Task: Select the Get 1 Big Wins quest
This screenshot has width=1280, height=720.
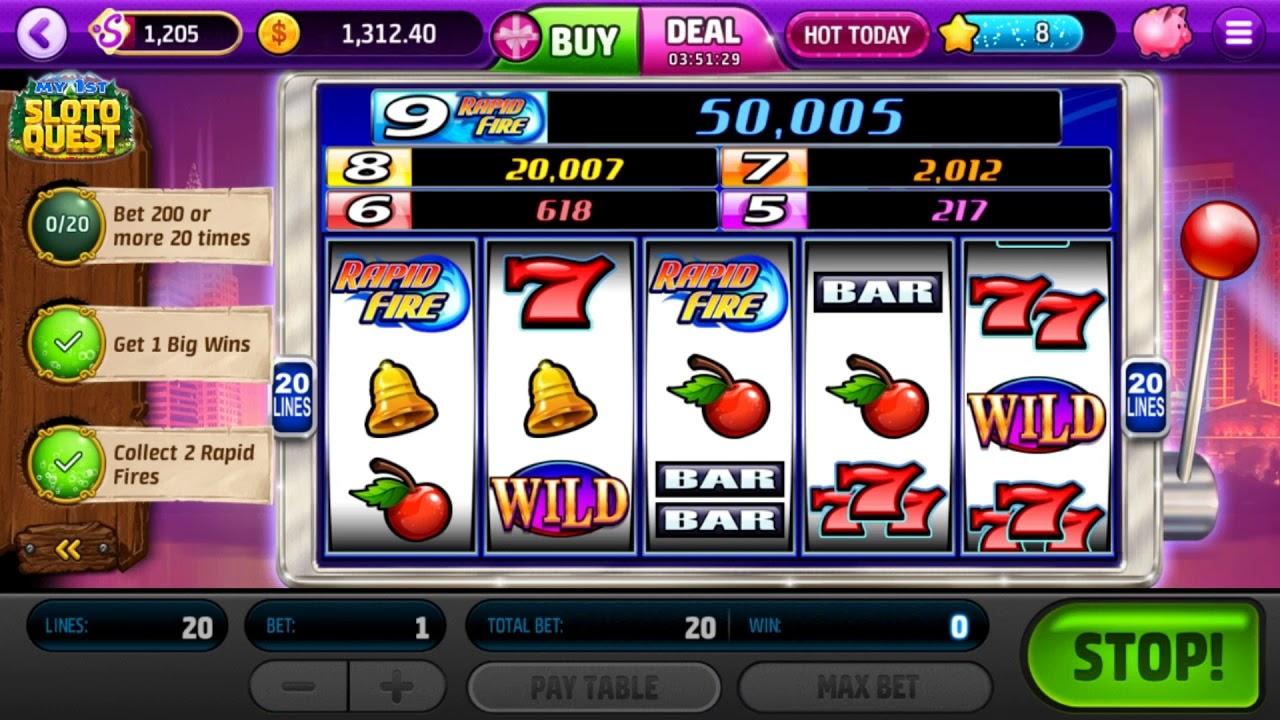Action: tap(150, 344)
